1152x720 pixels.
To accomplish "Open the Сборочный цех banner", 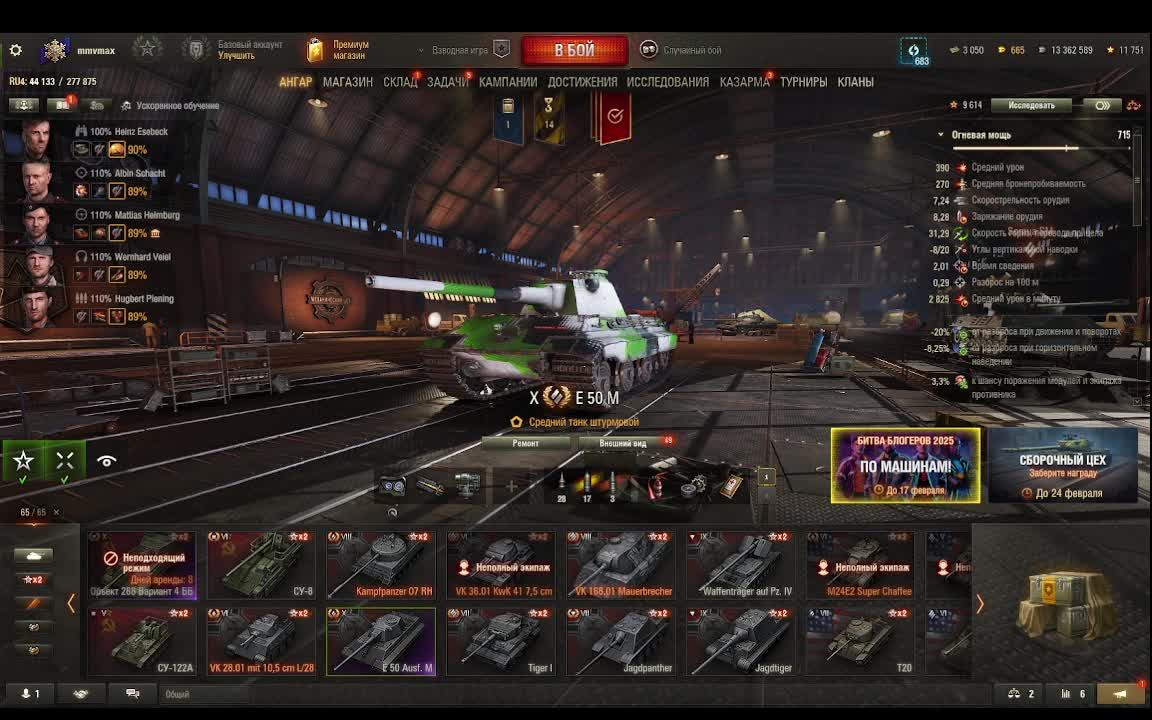I will pos(1062,465).
